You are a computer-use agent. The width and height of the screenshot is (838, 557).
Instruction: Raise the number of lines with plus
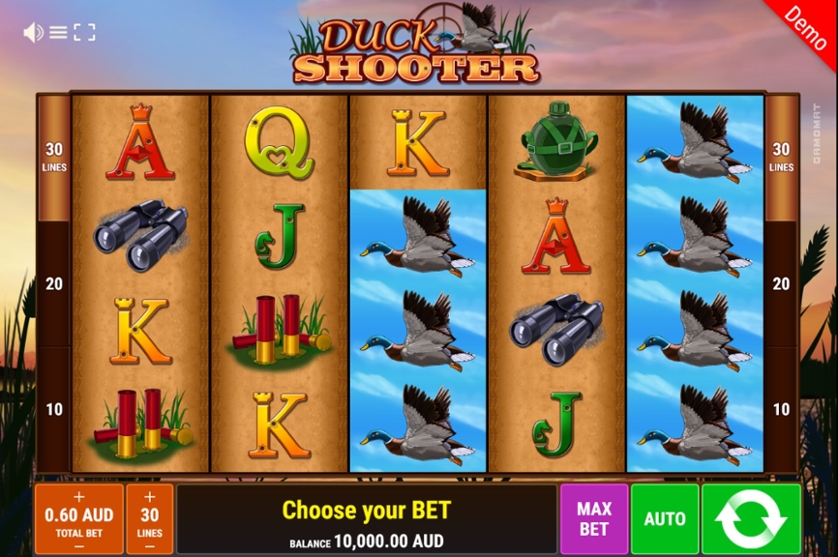[150, 496]
